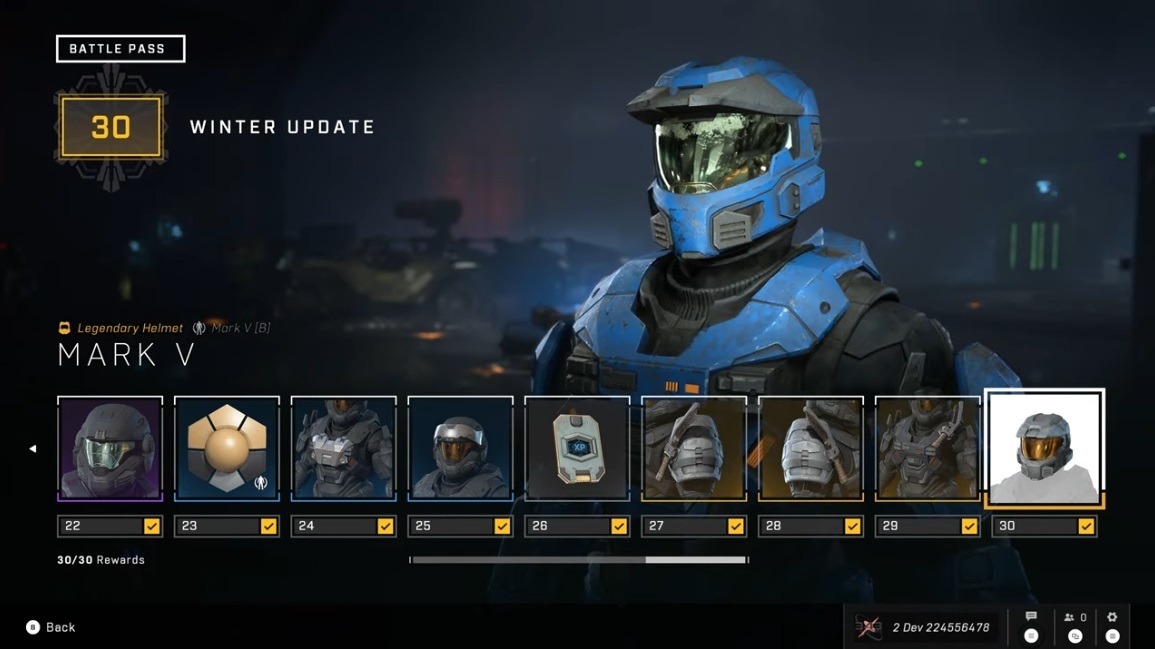Pick the tier 29 armor chest reward

[928, 447]
